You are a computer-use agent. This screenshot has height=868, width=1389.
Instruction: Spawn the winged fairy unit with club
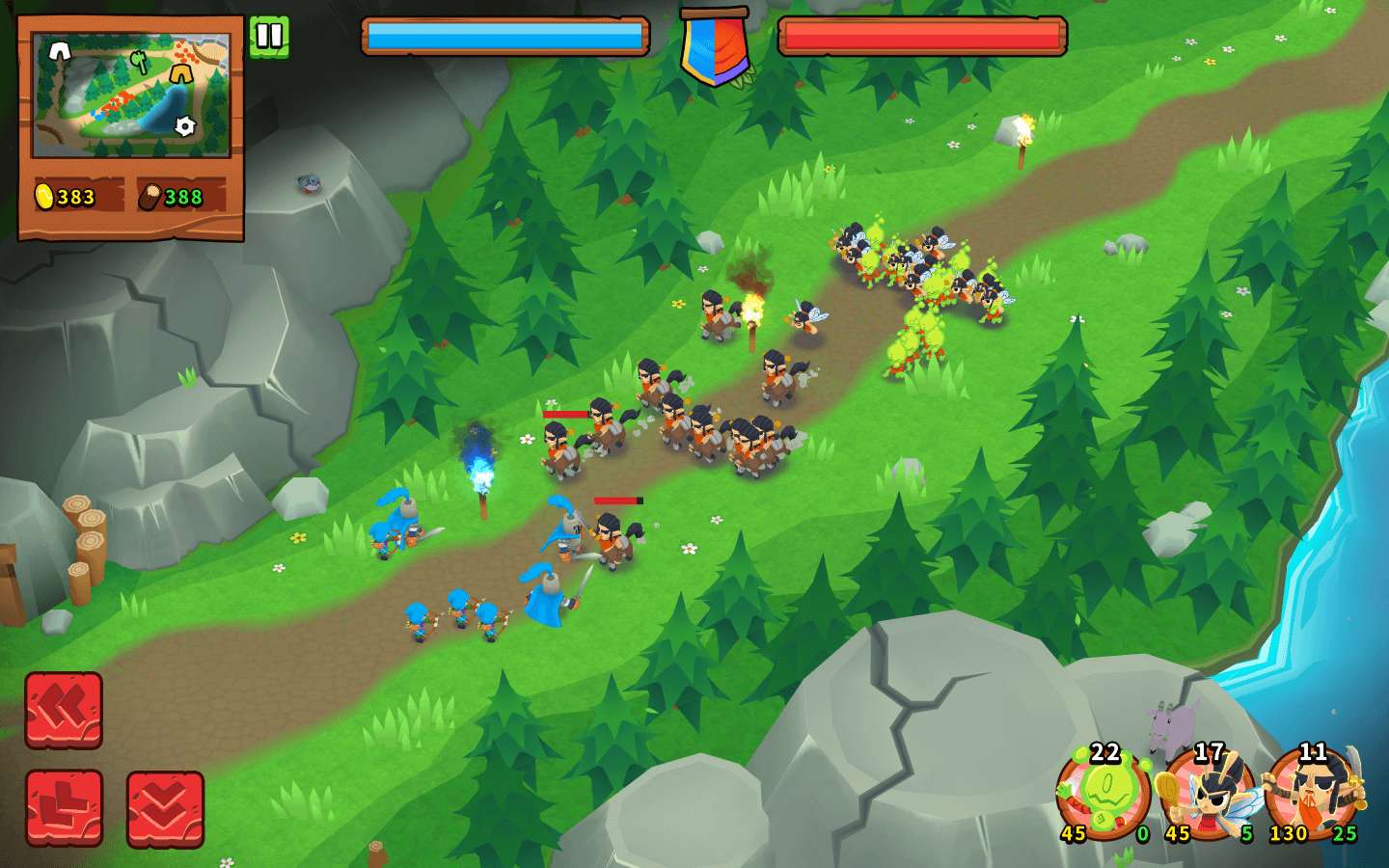[1209, 793]
